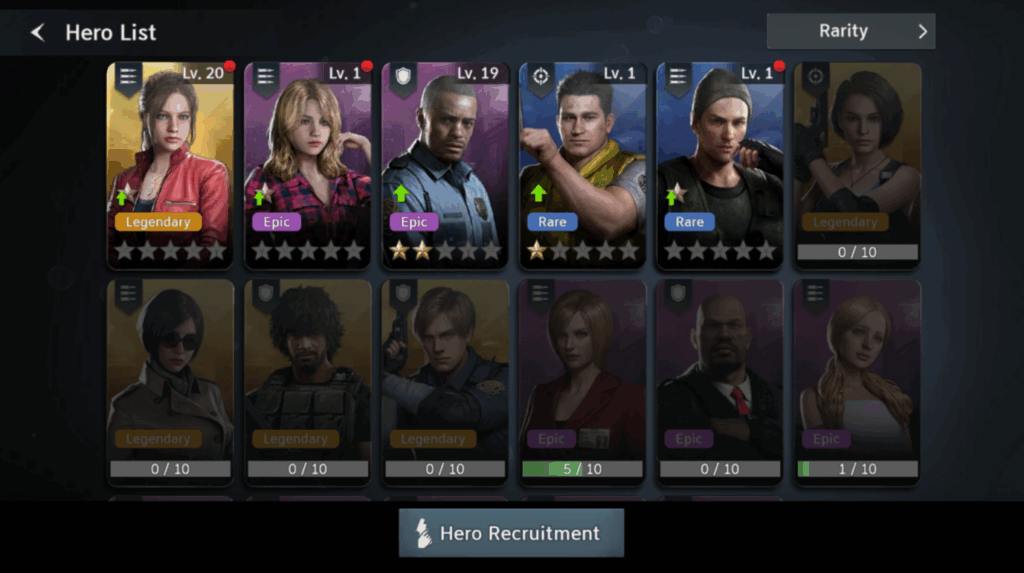View the locked Legendary hero wearing sunglasses

(170, 381)
